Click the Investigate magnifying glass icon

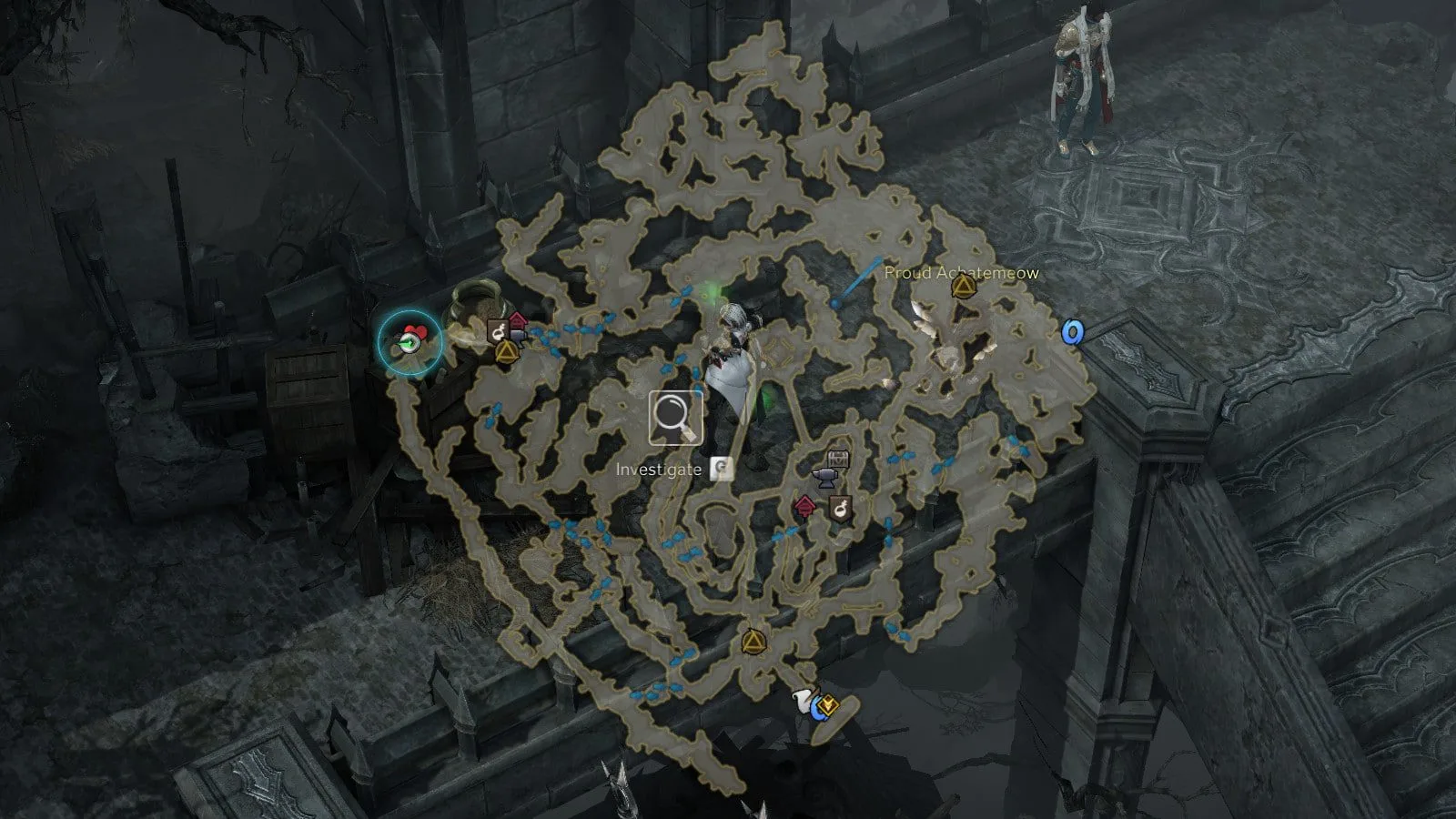coord(674,418)
